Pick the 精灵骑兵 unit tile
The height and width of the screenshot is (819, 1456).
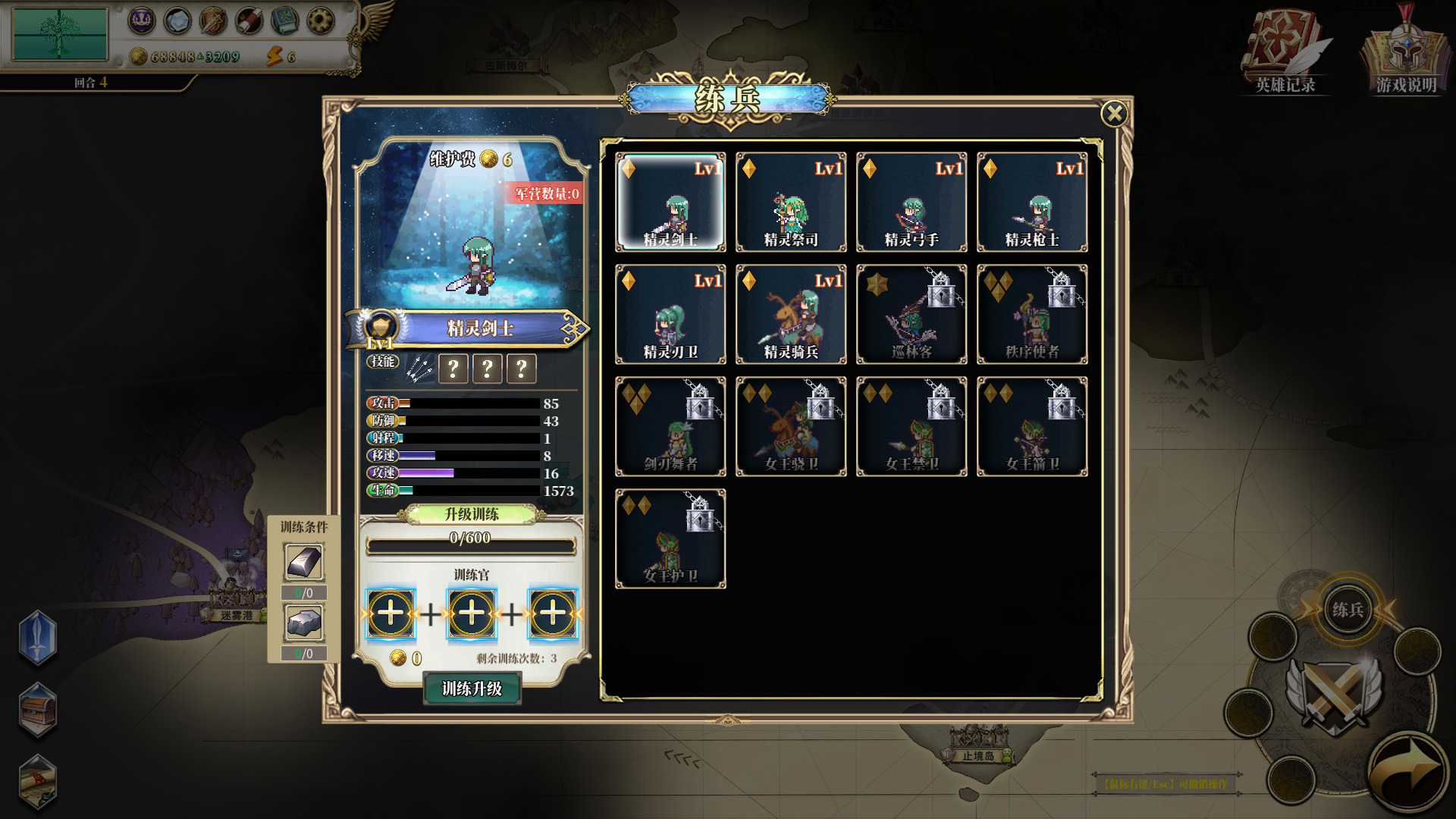click(791, 315)
